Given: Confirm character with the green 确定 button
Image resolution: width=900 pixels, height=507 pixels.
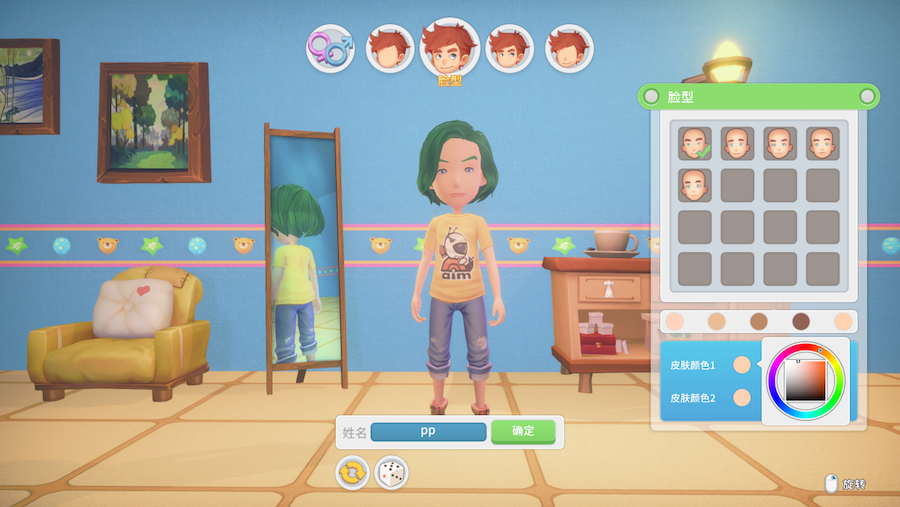Looking at the screenshot, I should click(523, 432).
